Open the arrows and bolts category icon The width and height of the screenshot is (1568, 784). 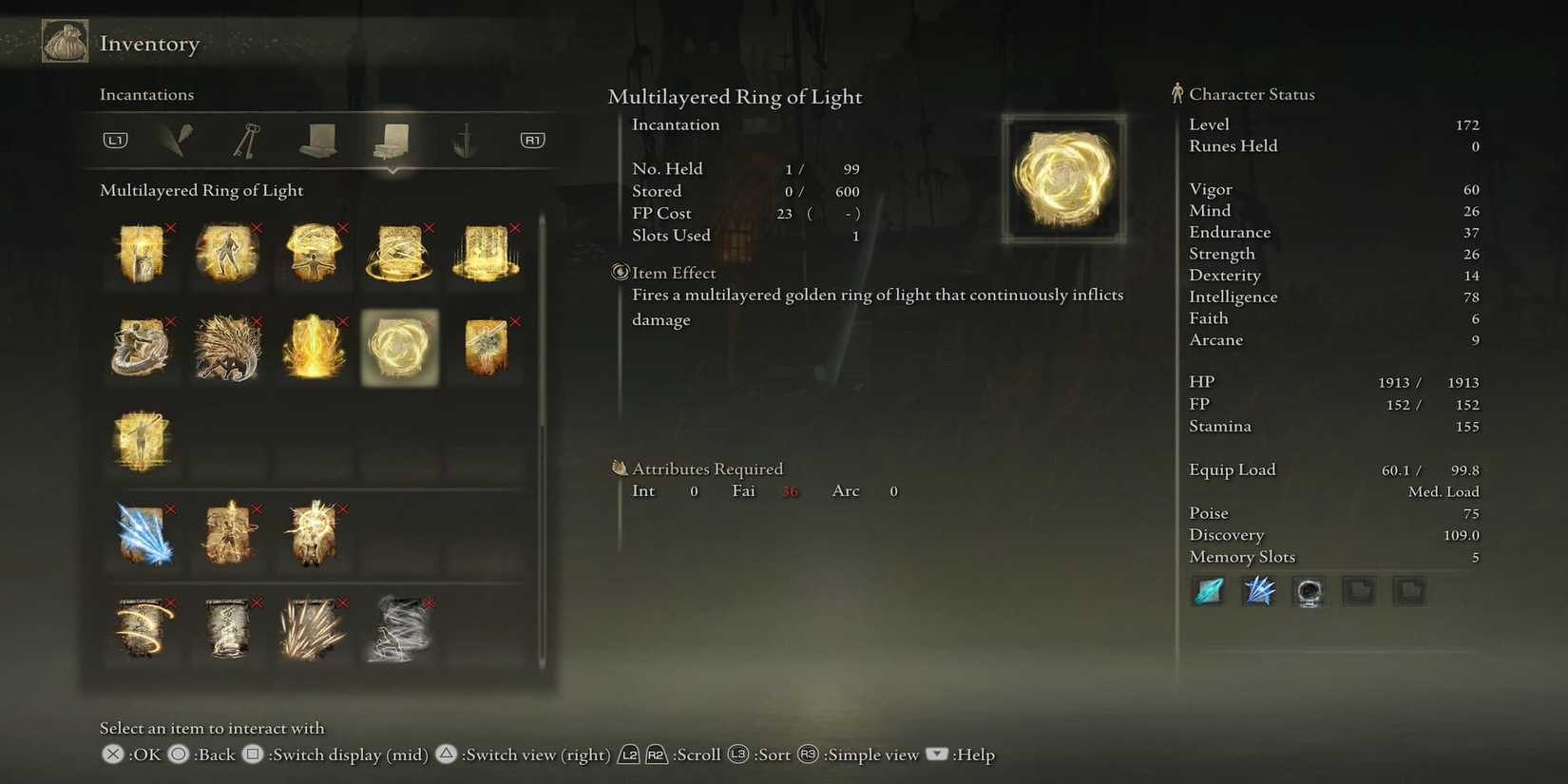point(465,139)
